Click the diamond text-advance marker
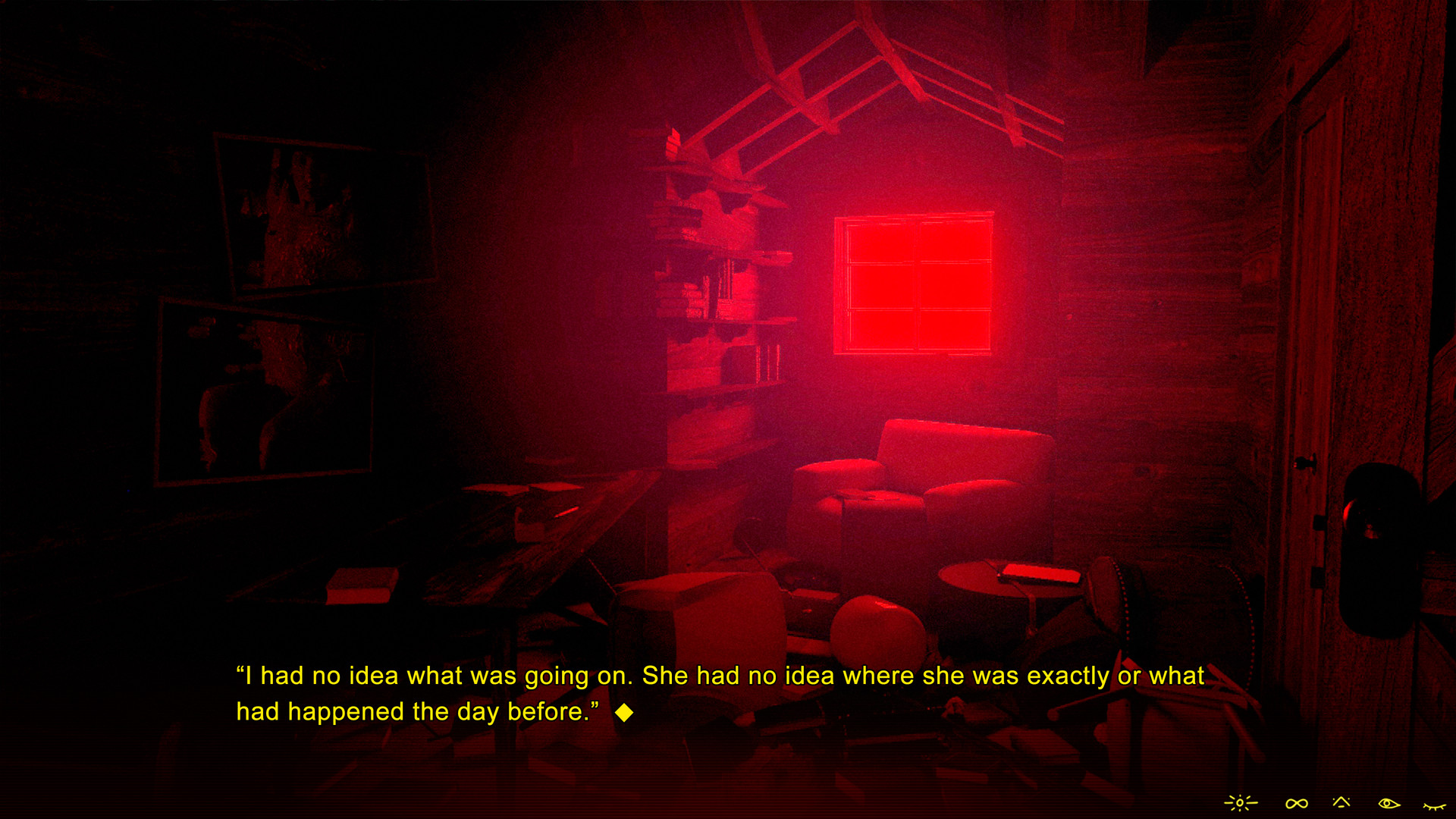This screenshot has height=819, width=1456. (x=625, y=711)
